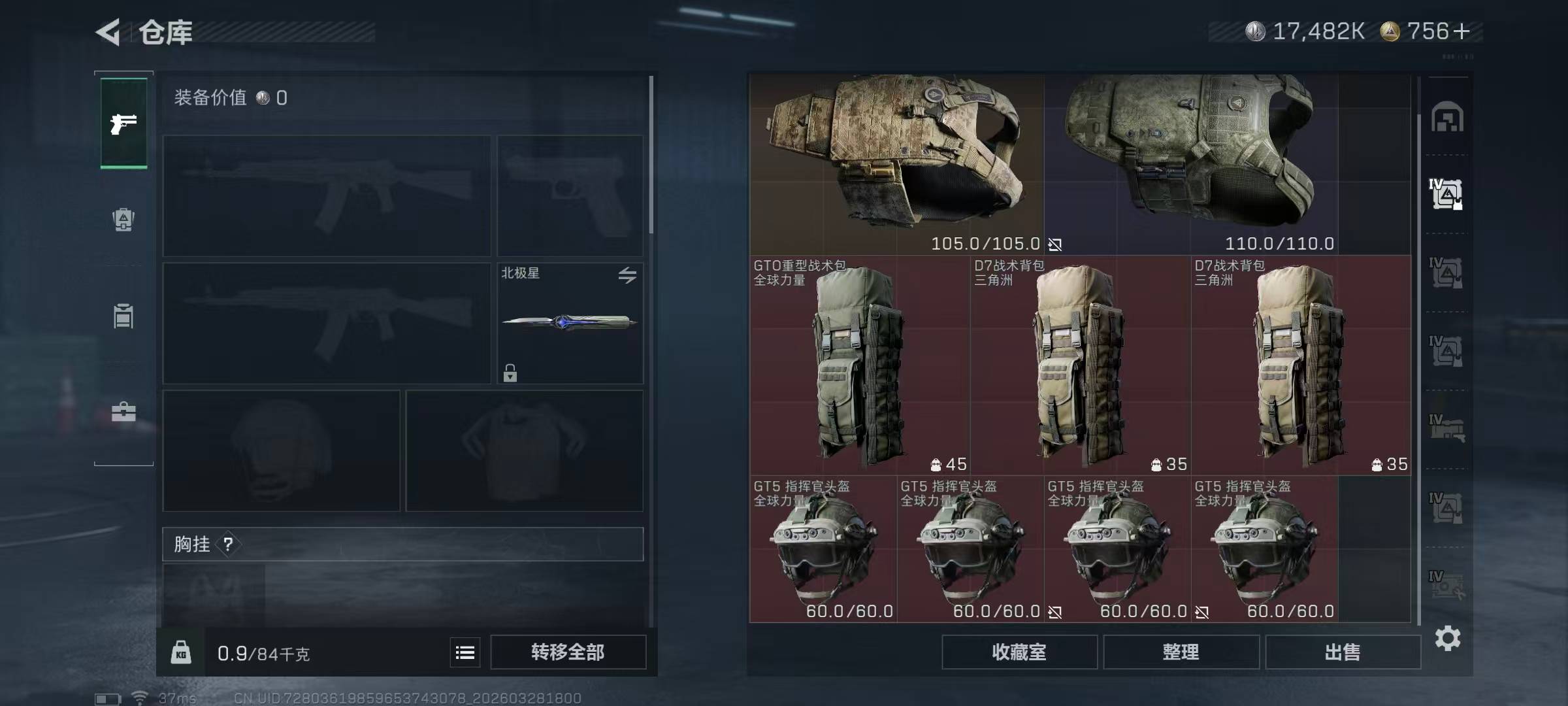1568x706 pixels.
Task: Open the briefcase tab on the left
Action: point(123,412)
